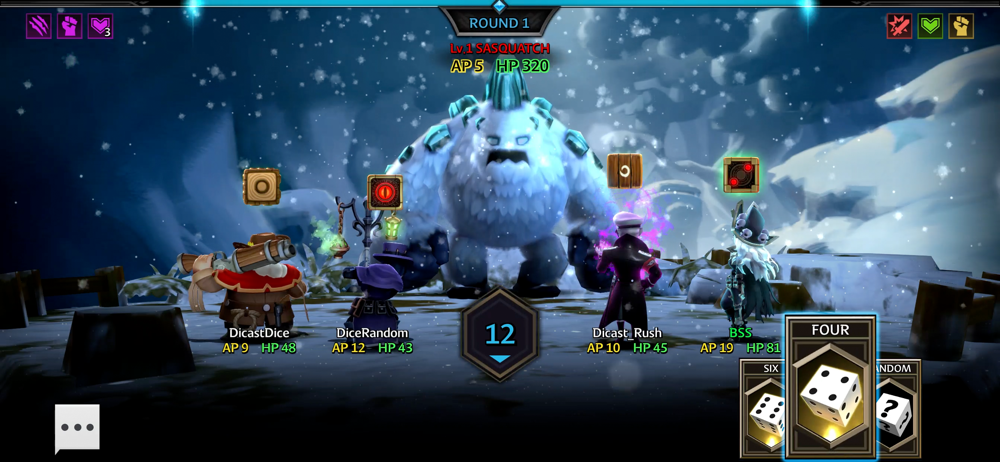This screenshot has height=462, width=1000.
Task: Click the hexagon turn counter showing 12
Action: pyautogui.click(x=500, y=335)
